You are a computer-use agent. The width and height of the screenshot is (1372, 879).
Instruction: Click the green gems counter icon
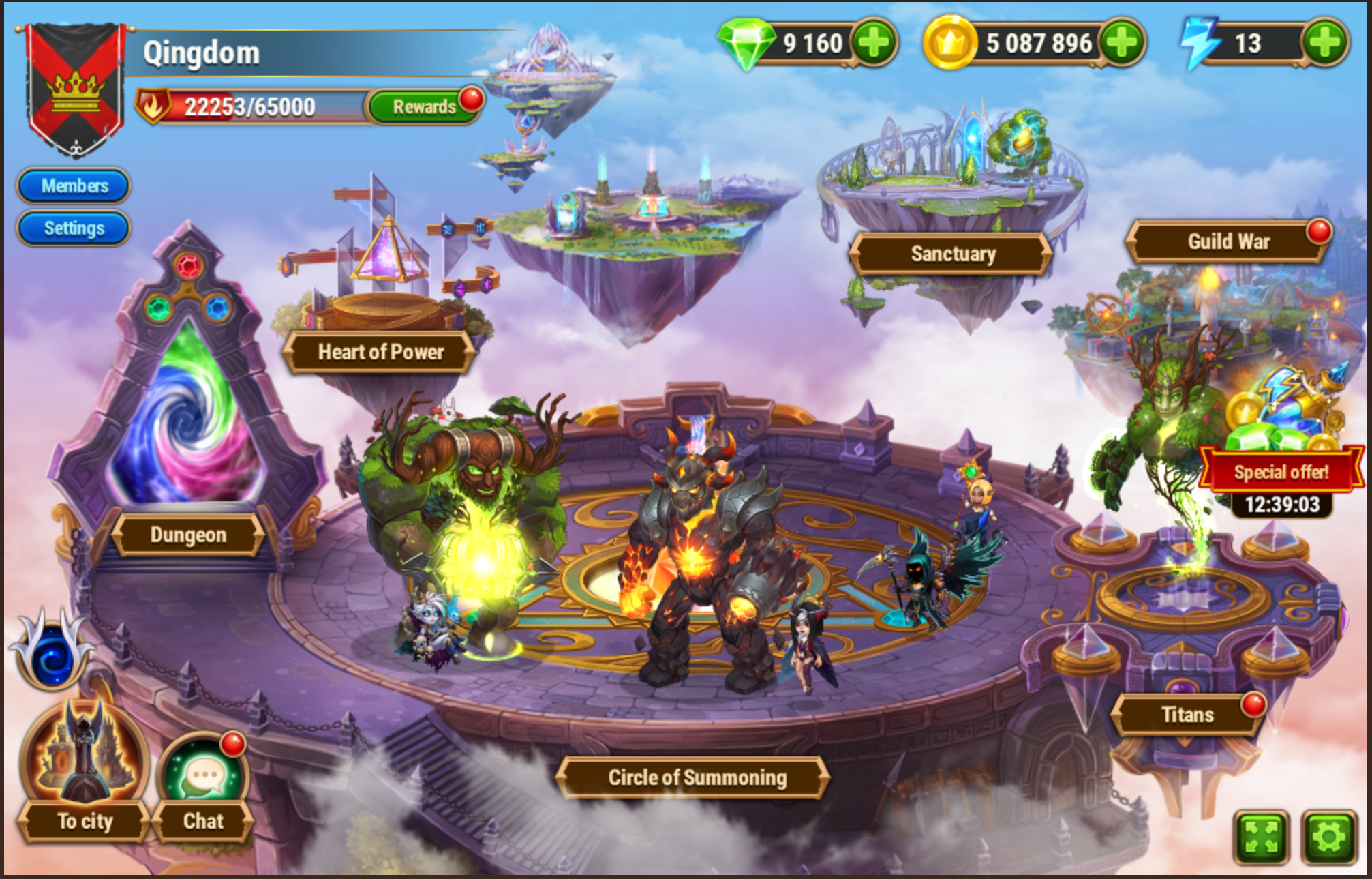(x=747, y=43)
